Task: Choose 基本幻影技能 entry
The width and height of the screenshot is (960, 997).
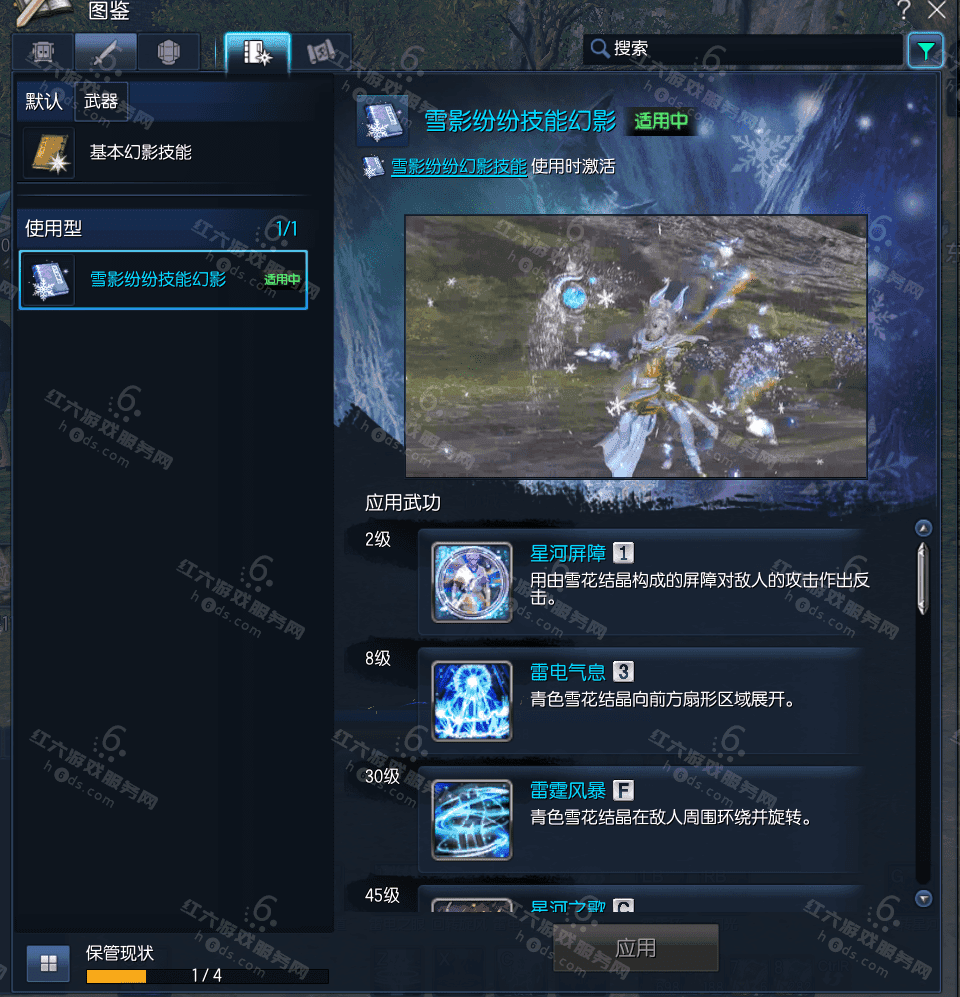Action: pos(140,153)
